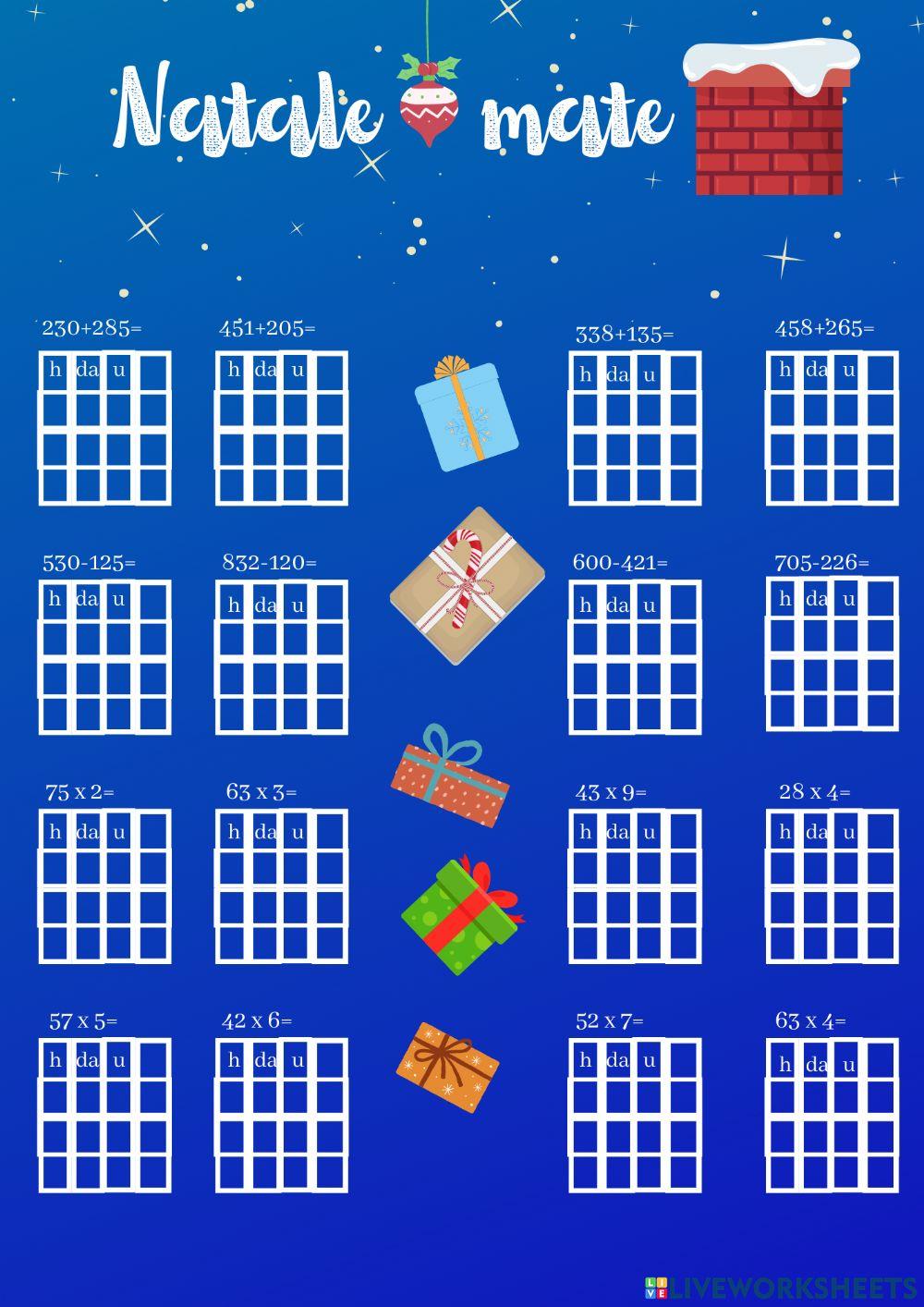Viewport: 924px width, 1307px height.
Task: Click the 530-125 subtraction grid
Action: click(x=104, y=657)
